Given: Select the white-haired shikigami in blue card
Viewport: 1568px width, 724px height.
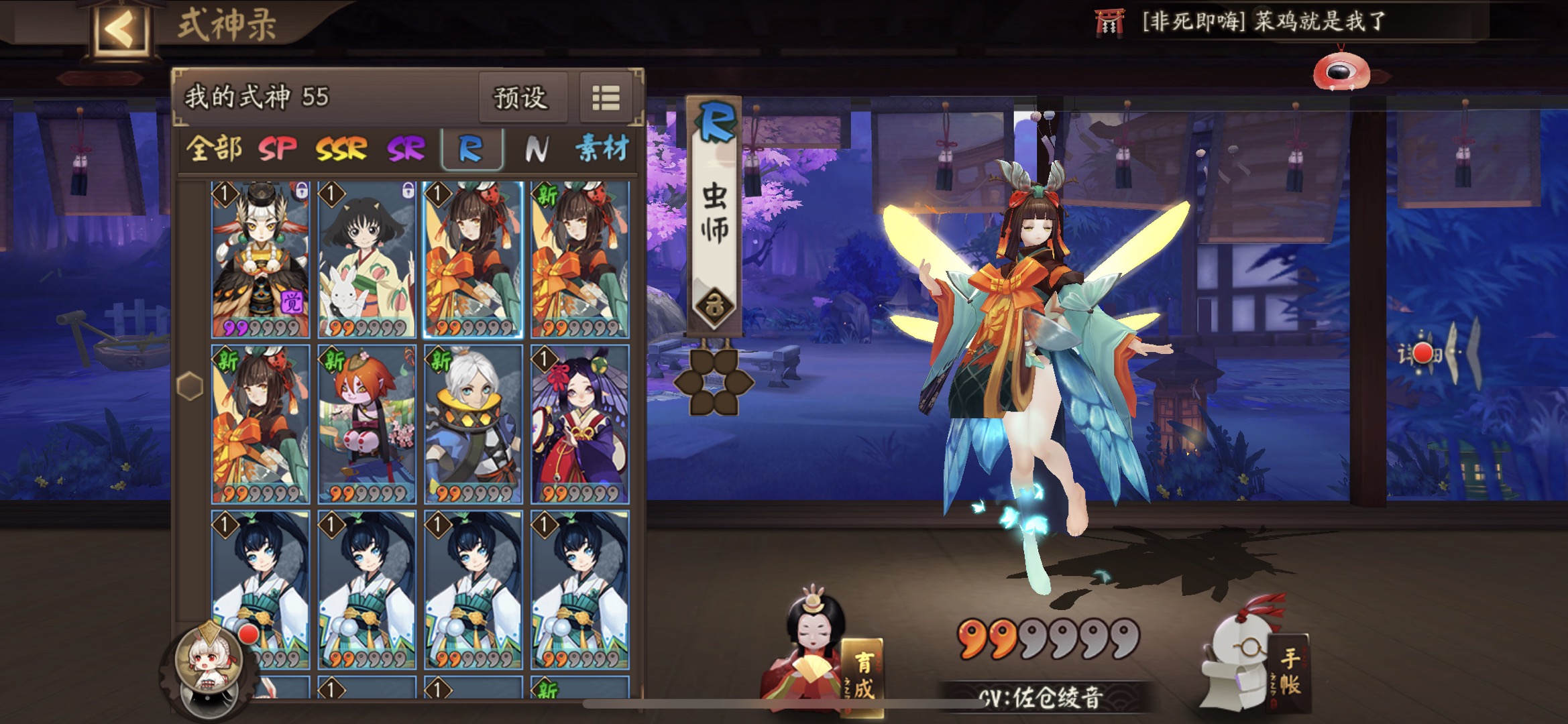Looking at the screenshot, I should pos(473,424).
